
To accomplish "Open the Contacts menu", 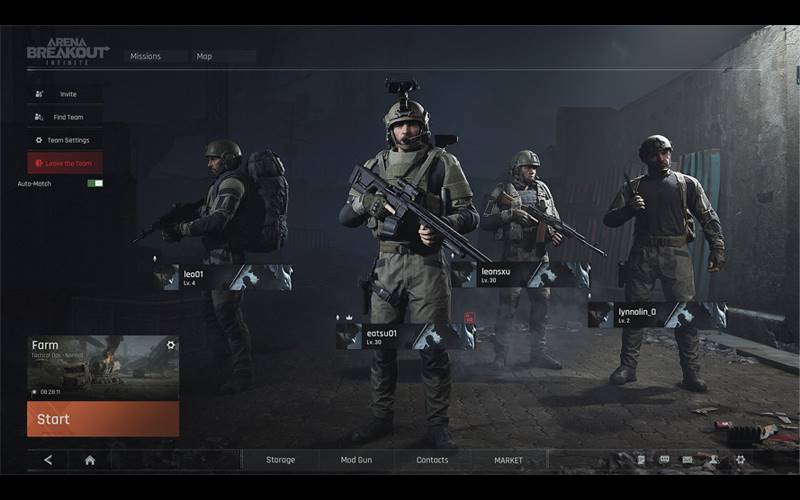I will coord(432,460).
